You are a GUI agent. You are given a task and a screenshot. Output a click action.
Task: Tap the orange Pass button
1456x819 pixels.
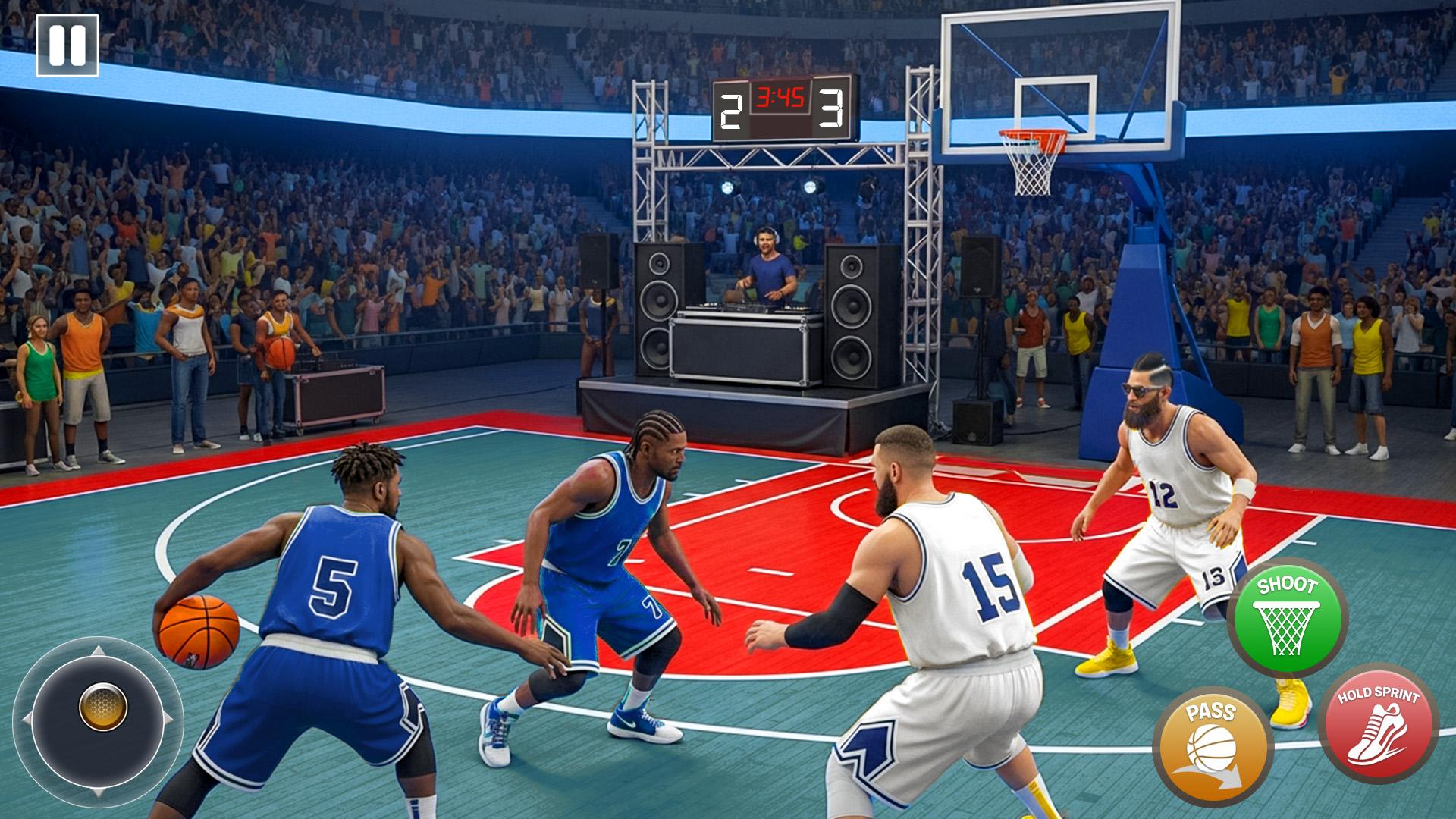[1212, 746]
